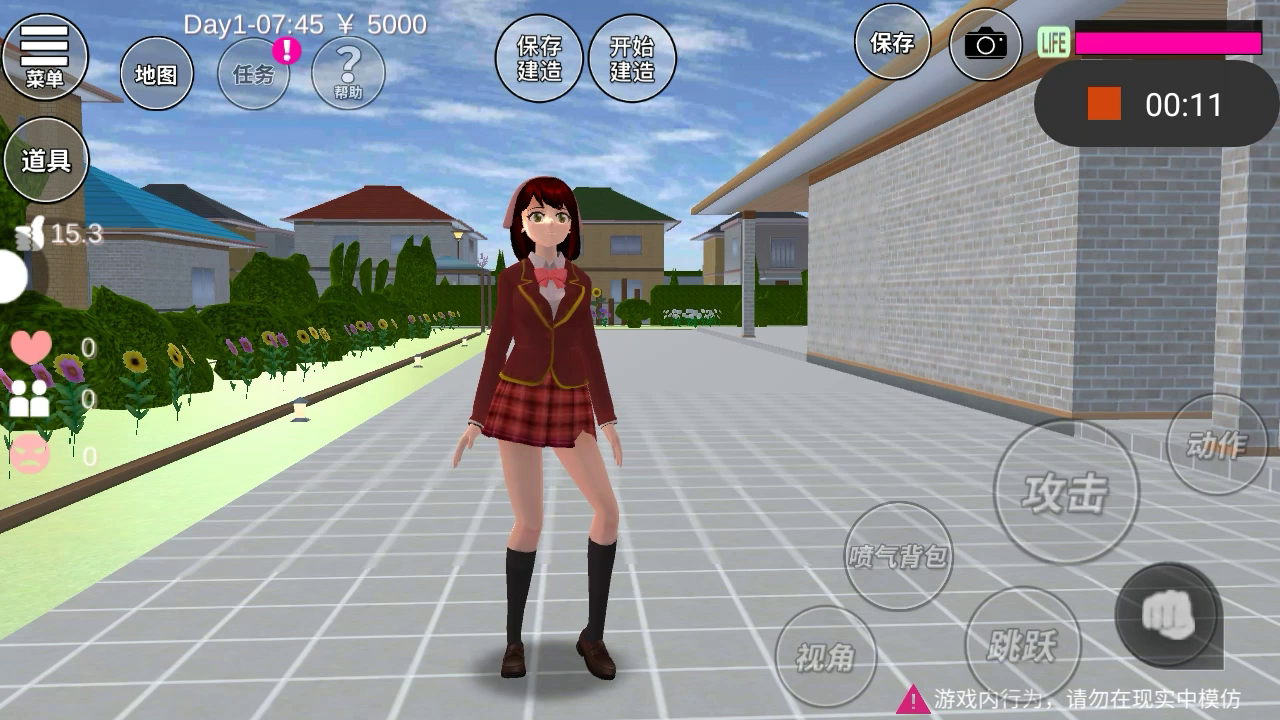1280x720 pixels.
Task: Stop the screen recording
Action: 1104,104
